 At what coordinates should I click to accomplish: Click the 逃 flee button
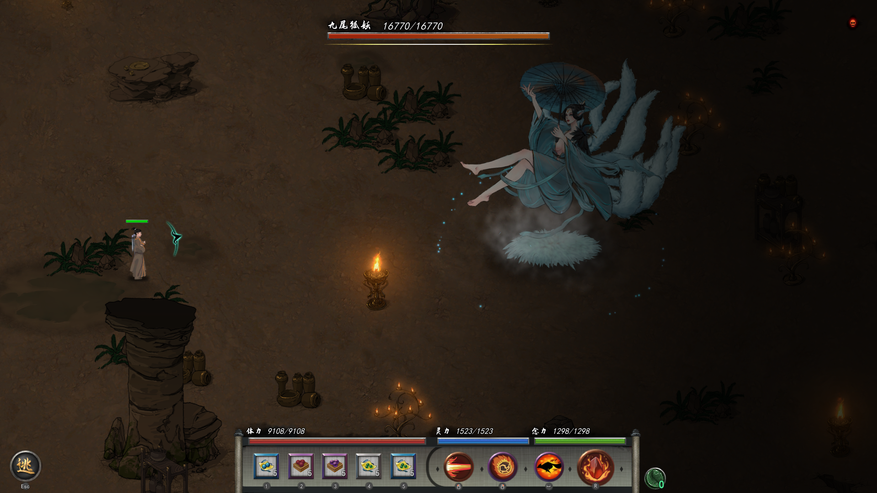point(25,465)
